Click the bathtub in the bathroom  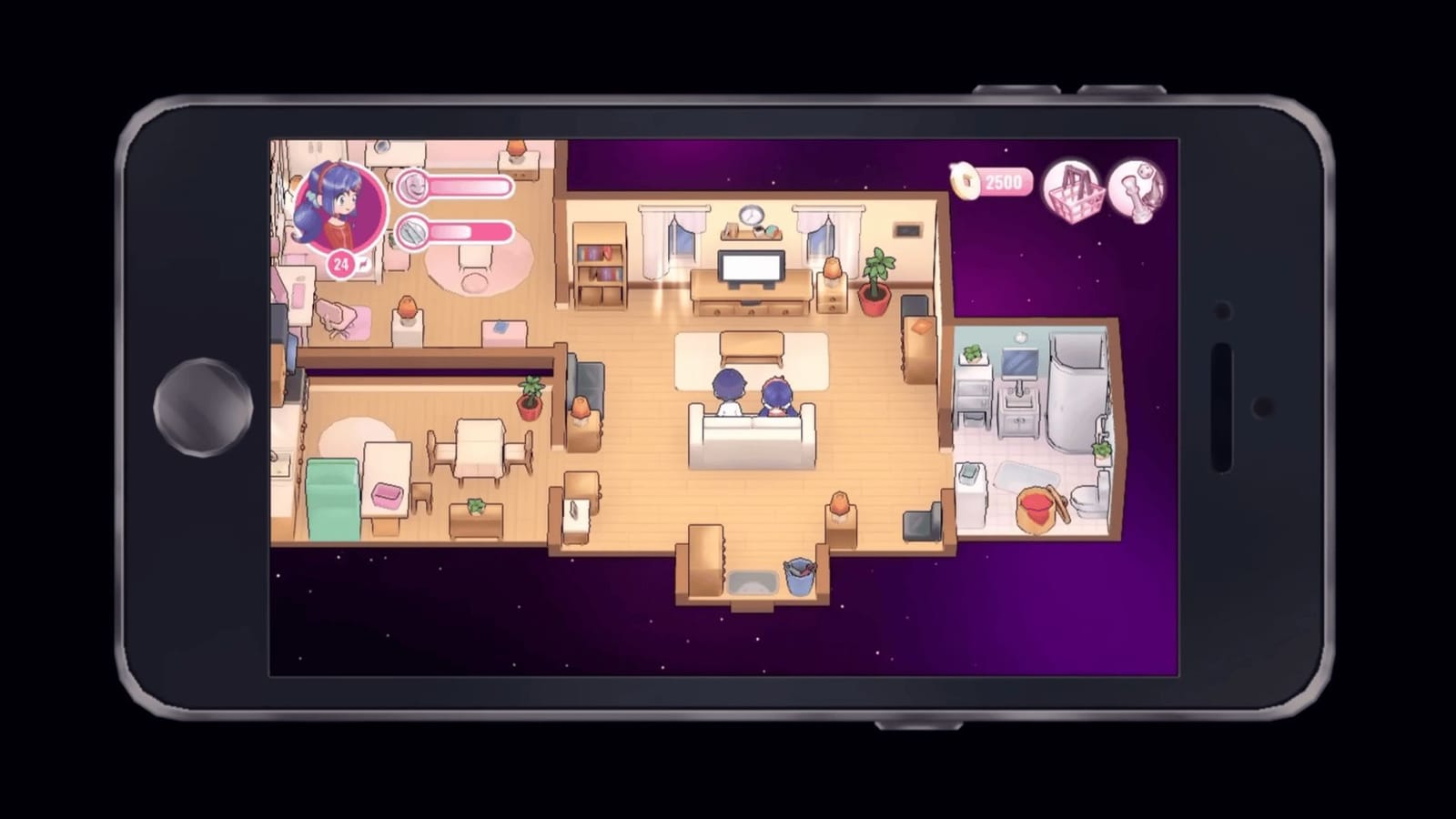click(1075, 391)
